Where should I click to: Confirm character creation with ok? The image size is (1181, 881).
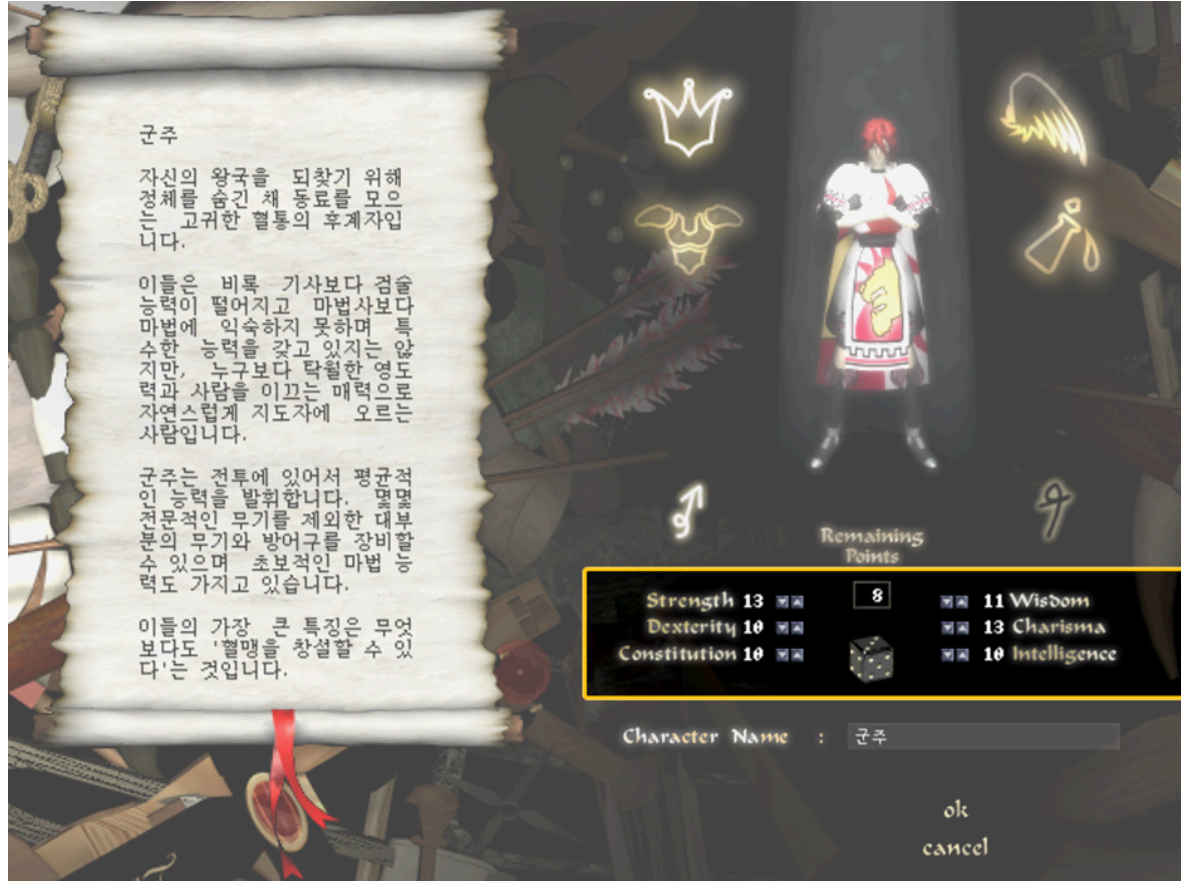coord(955,810)
